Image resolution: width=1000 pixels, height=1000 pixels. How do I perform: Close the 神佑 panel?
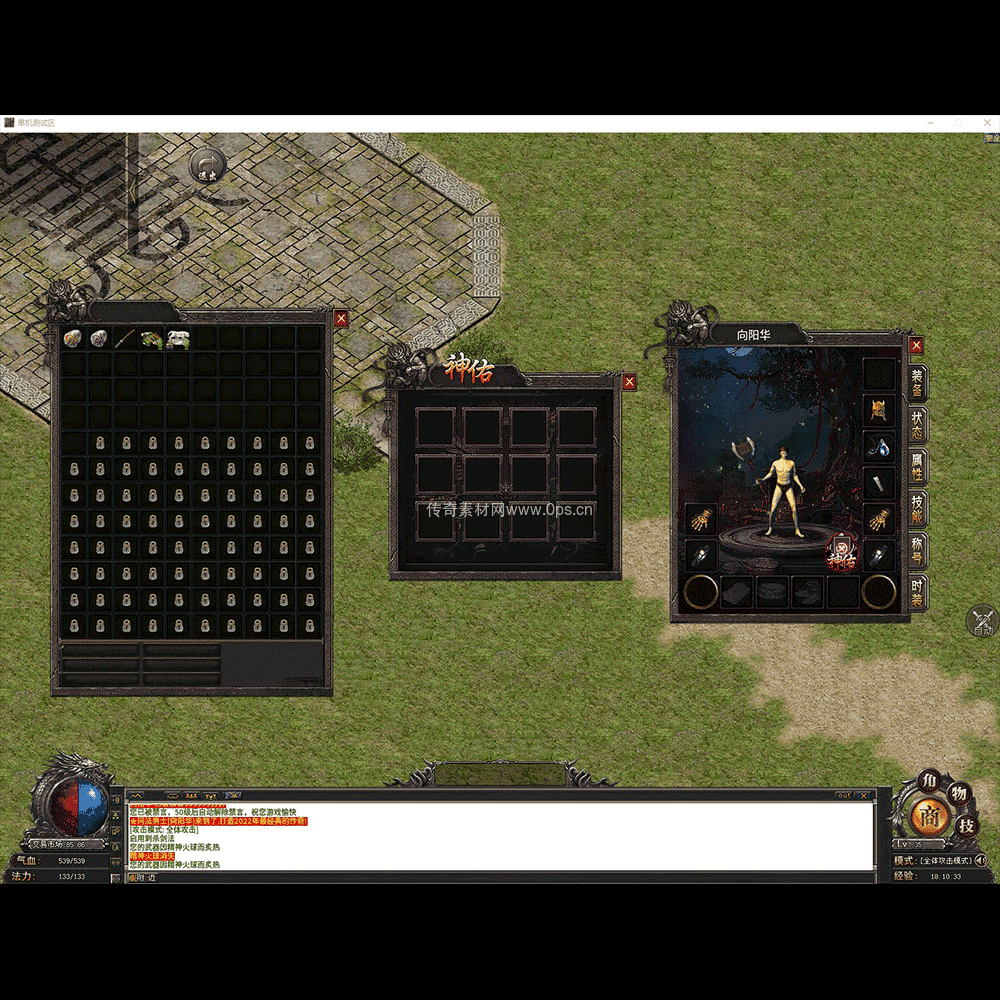pyautogui.click(x=629, y=382)
